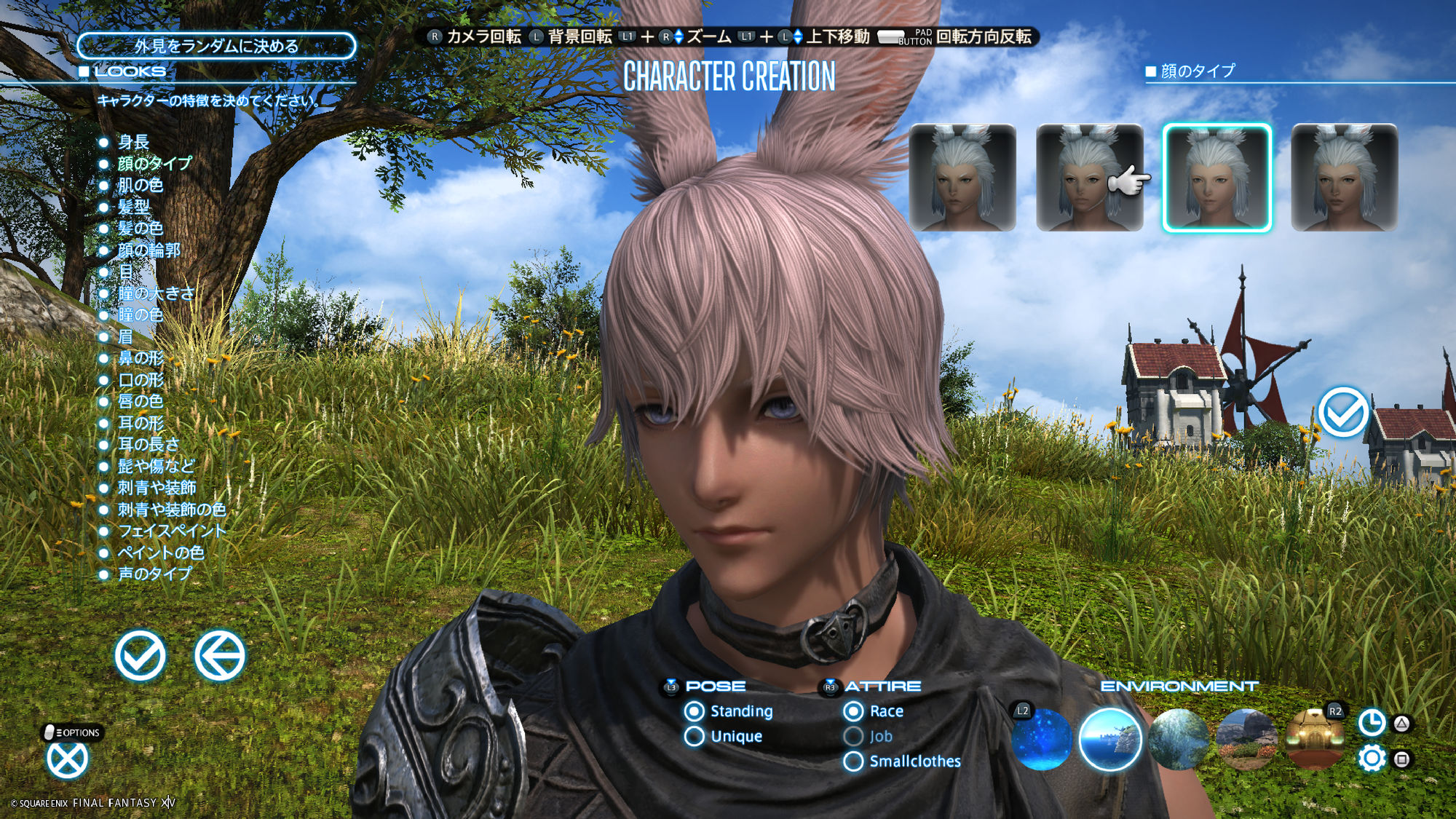Open the 瞳の色 eye color option
Image resolution: width=1456 pixels, height=819 pixels.
point(140,314)
